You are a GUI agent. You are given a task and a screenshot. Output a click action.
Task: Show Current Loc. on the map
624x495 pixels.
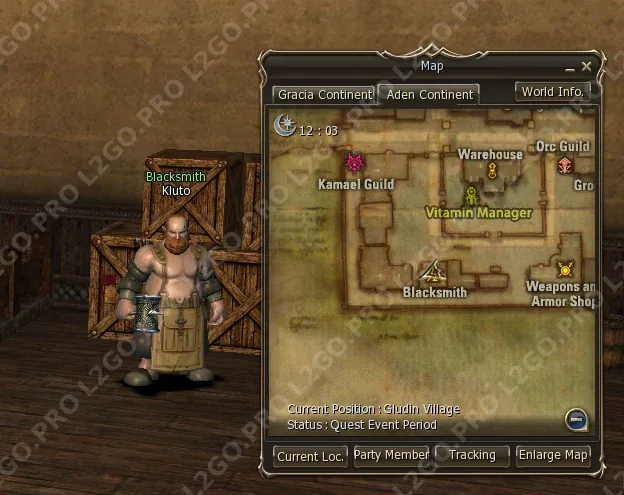311,456
